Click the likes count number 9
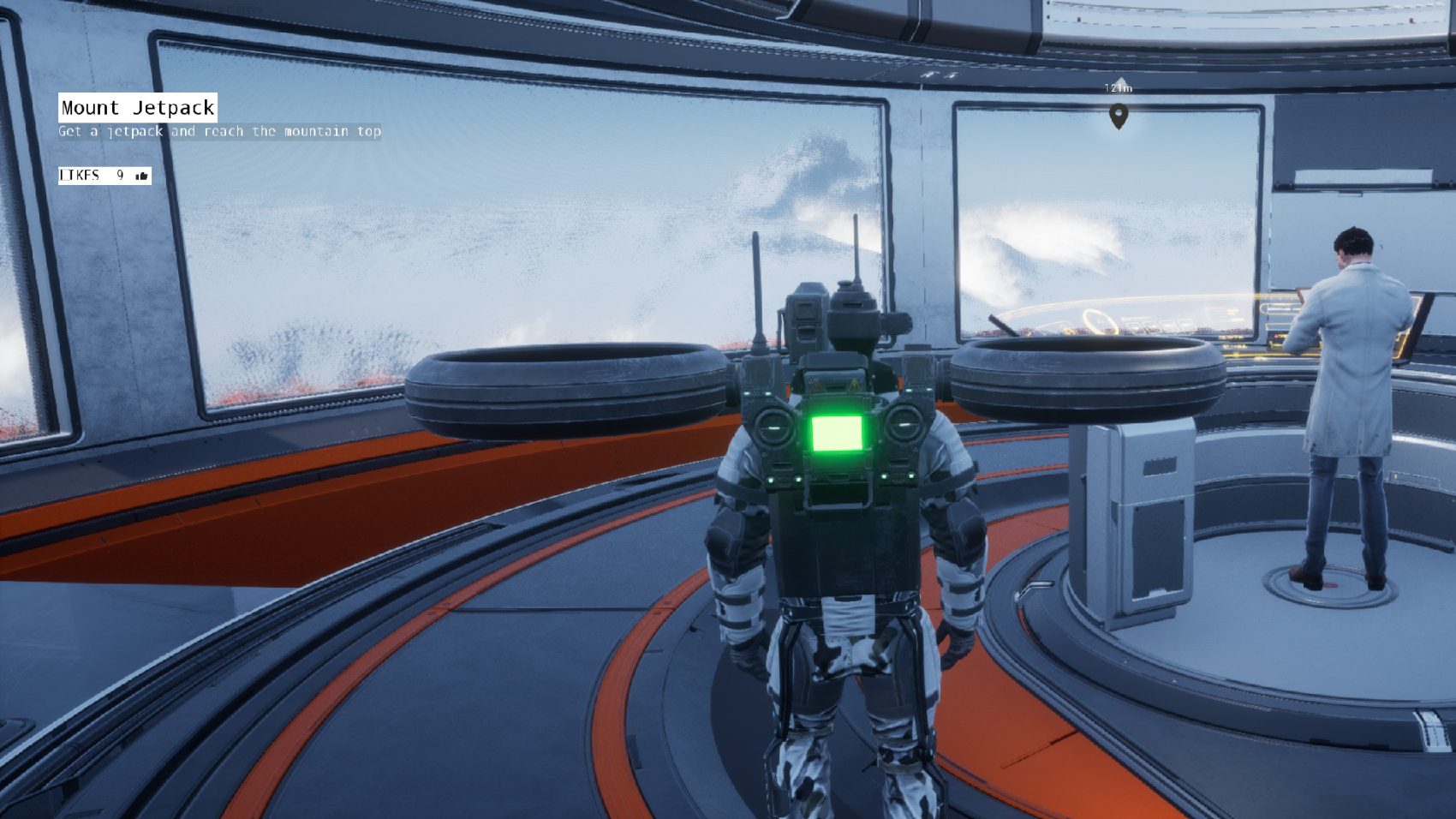Viewport: 1456px width, 819px height. click(120, 175)
